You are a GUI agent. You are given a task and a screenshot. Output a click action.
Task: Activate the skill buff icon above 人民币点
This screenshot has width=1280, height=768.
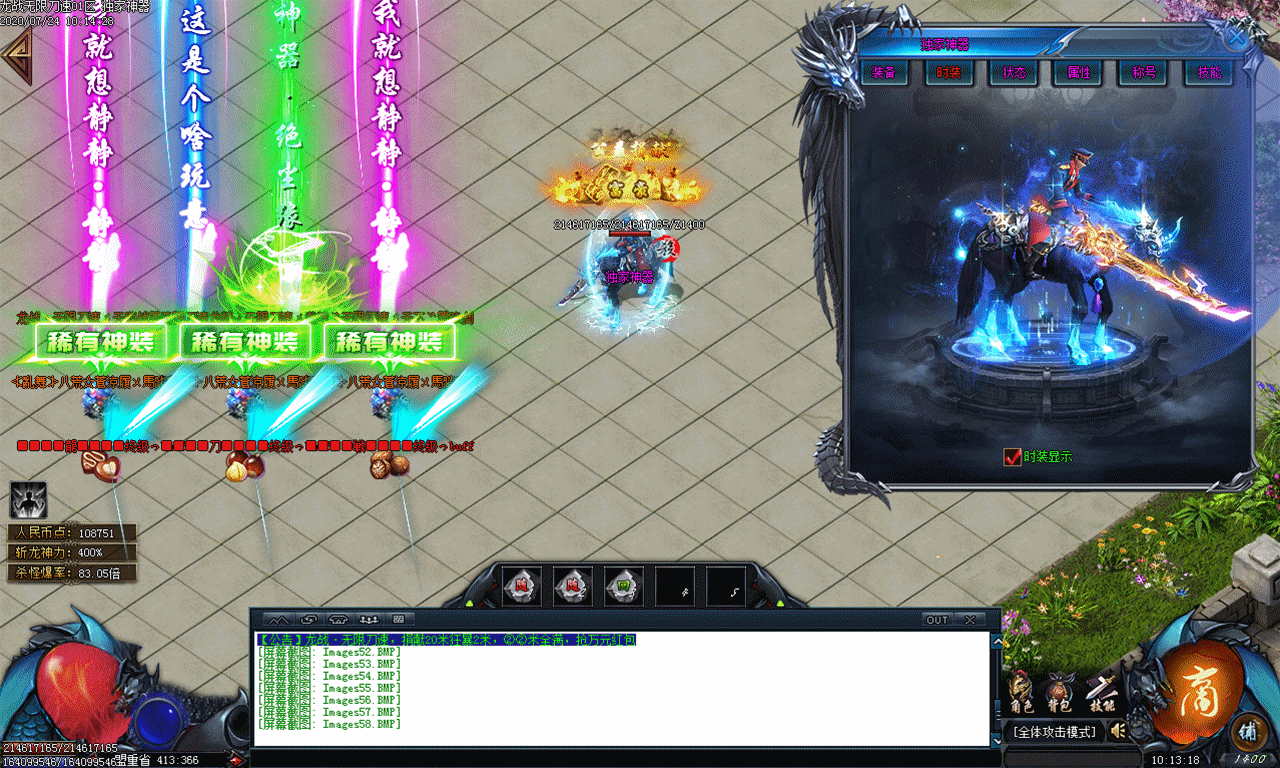click(28, 500)
